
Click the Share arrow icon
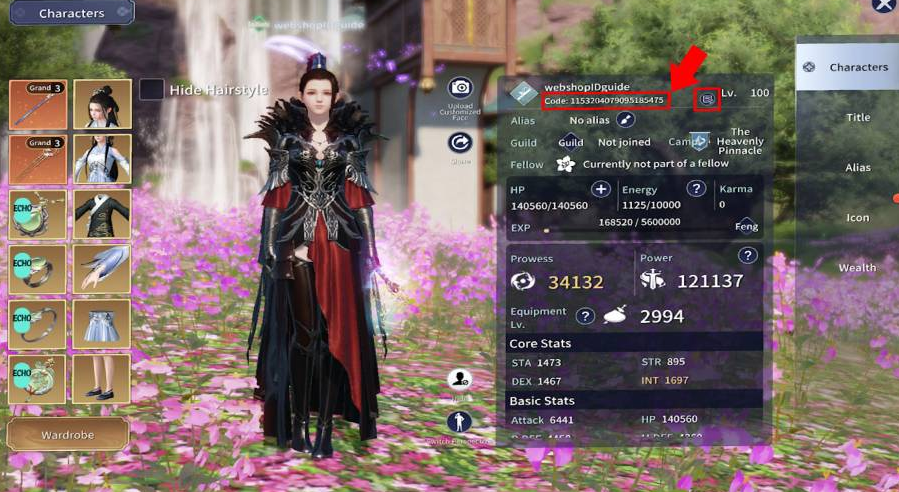(x=460, y=142)
